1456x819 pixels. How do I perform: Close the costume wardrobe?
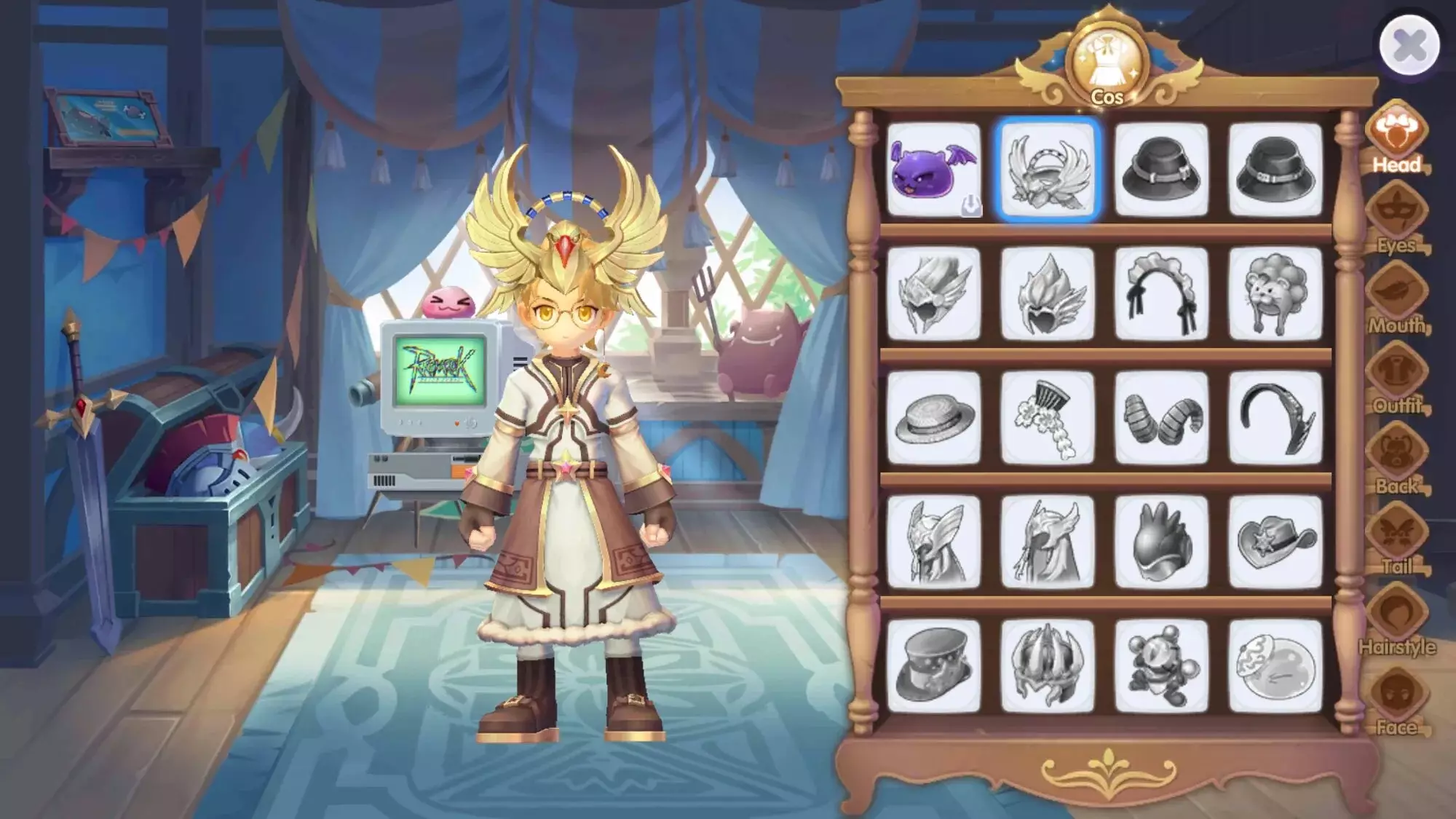1409,45
